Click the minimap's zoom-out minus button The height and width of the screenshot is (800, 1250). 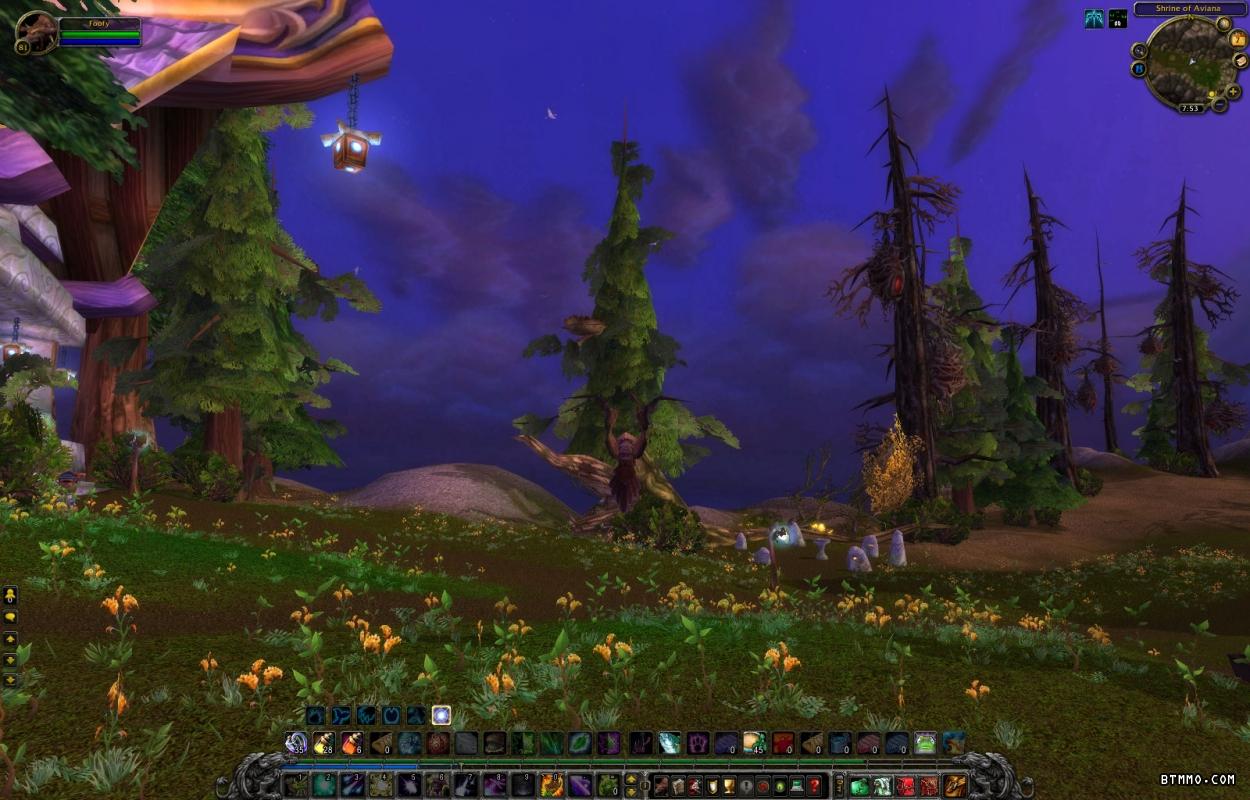1219,103
